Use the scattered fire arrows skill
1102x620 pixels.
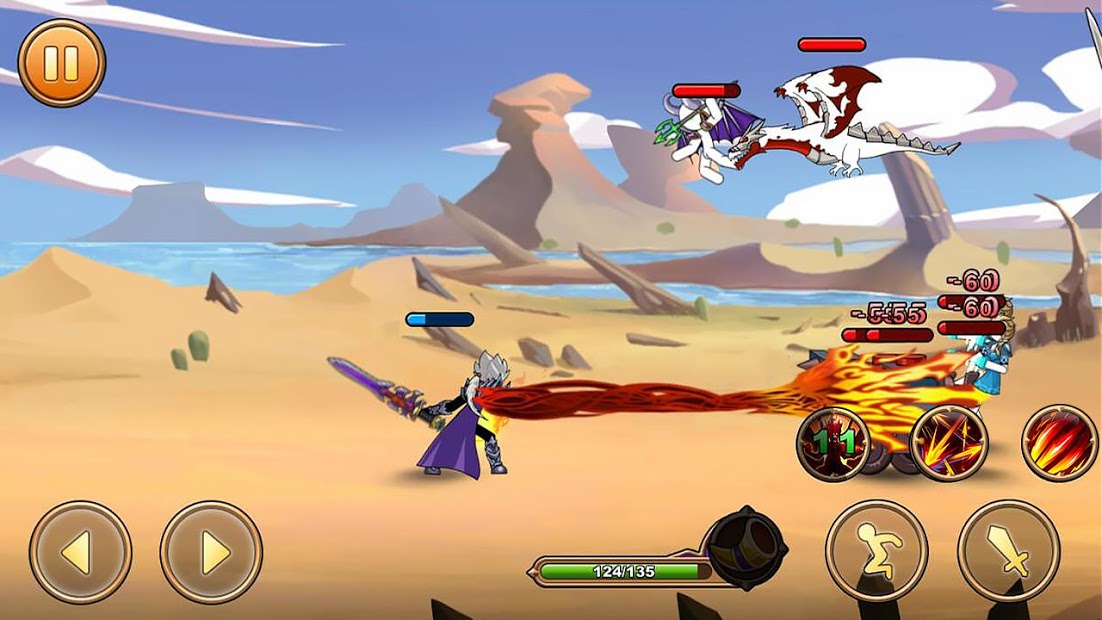[x=949, y=443]
